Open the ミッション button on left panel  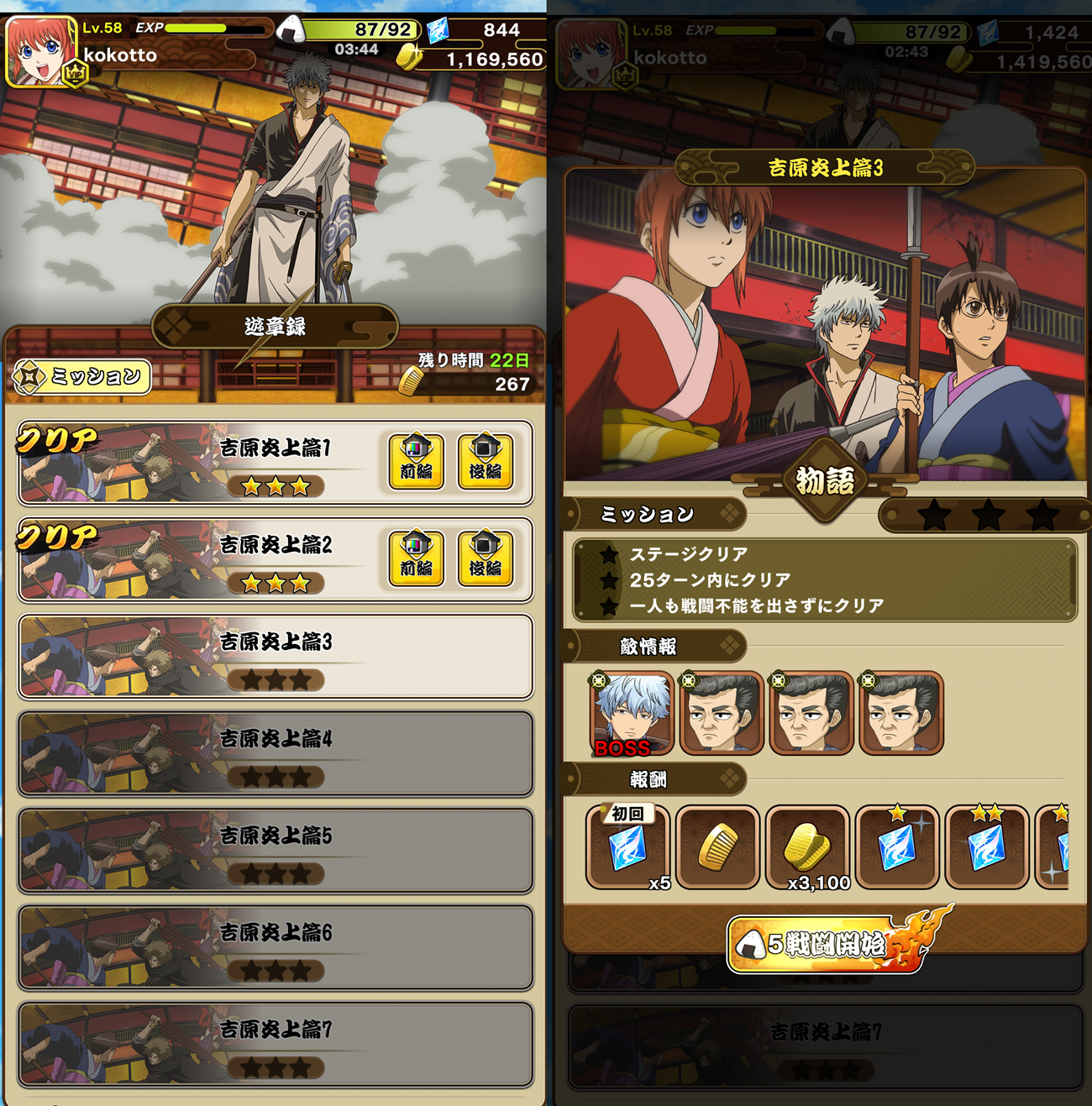83,377
